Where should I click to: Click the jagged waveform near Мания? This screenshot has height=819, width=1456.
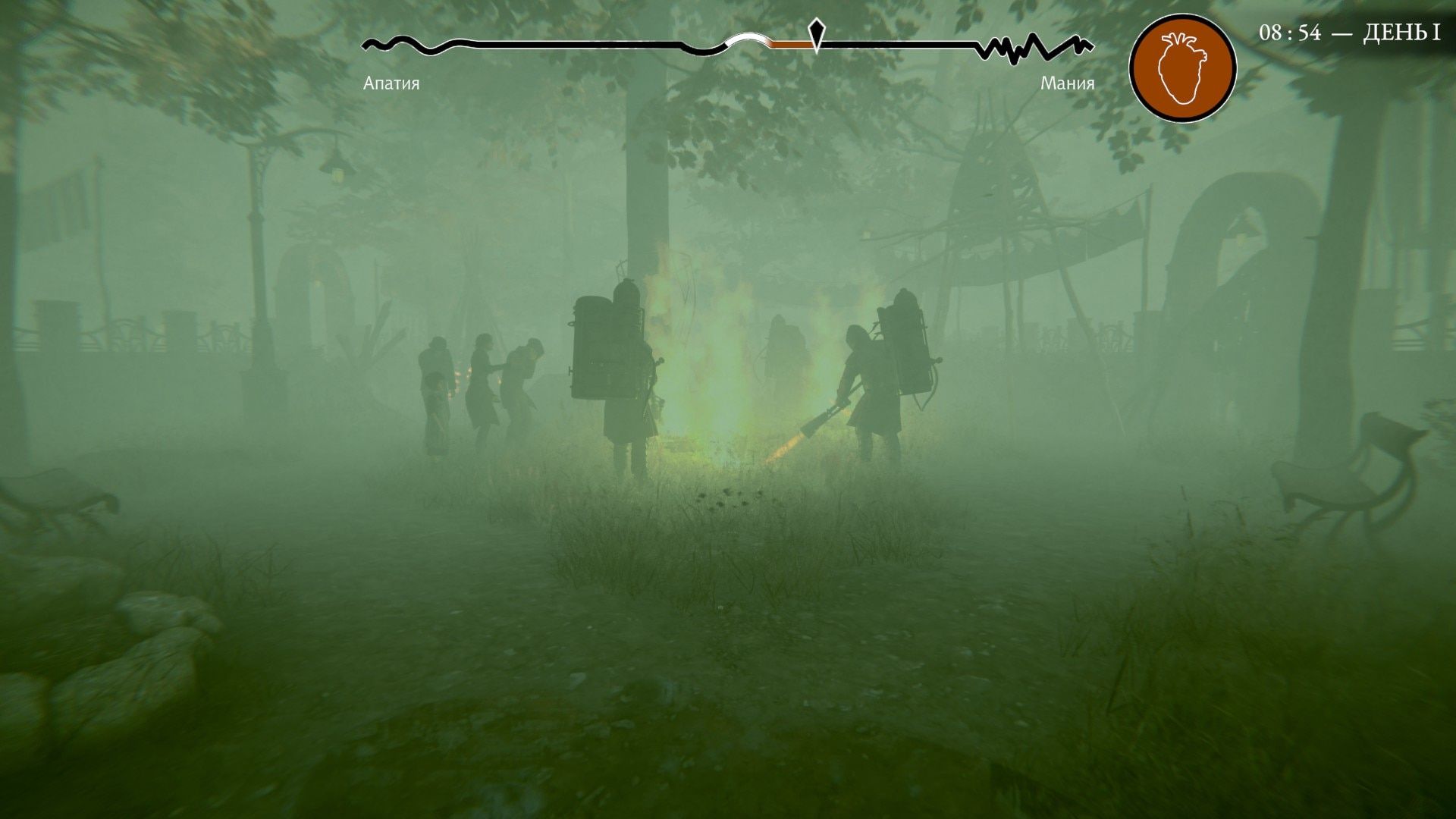point(1031,43)
